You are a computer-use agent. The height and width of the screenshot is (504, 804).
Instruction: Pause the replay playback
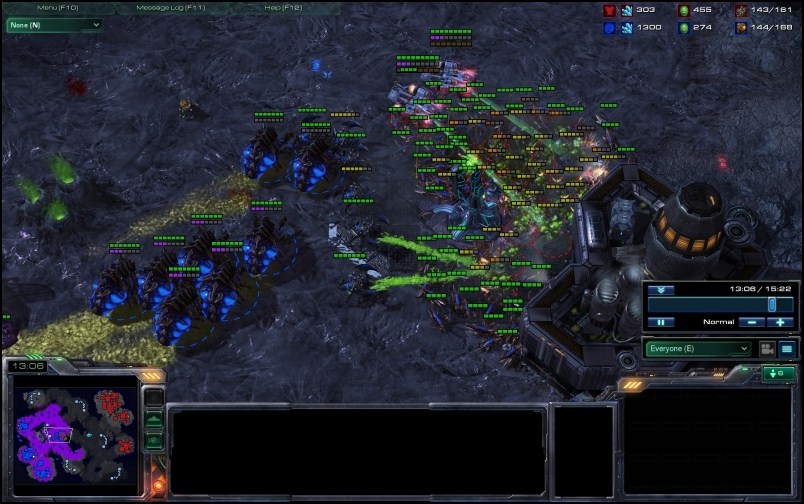(x=660, y=322)
